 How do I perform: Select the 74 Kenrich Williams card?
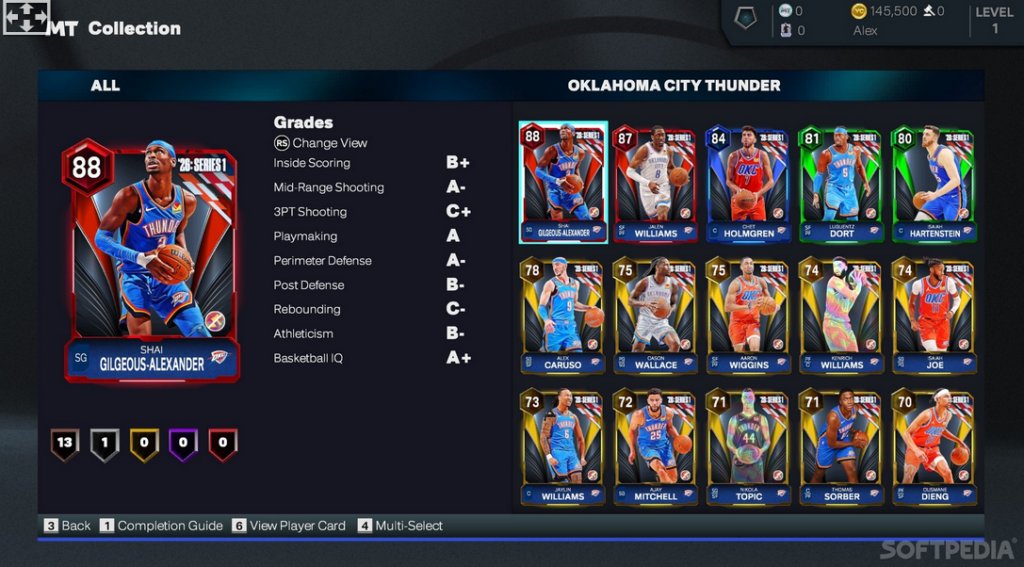(x=841, y=315)
